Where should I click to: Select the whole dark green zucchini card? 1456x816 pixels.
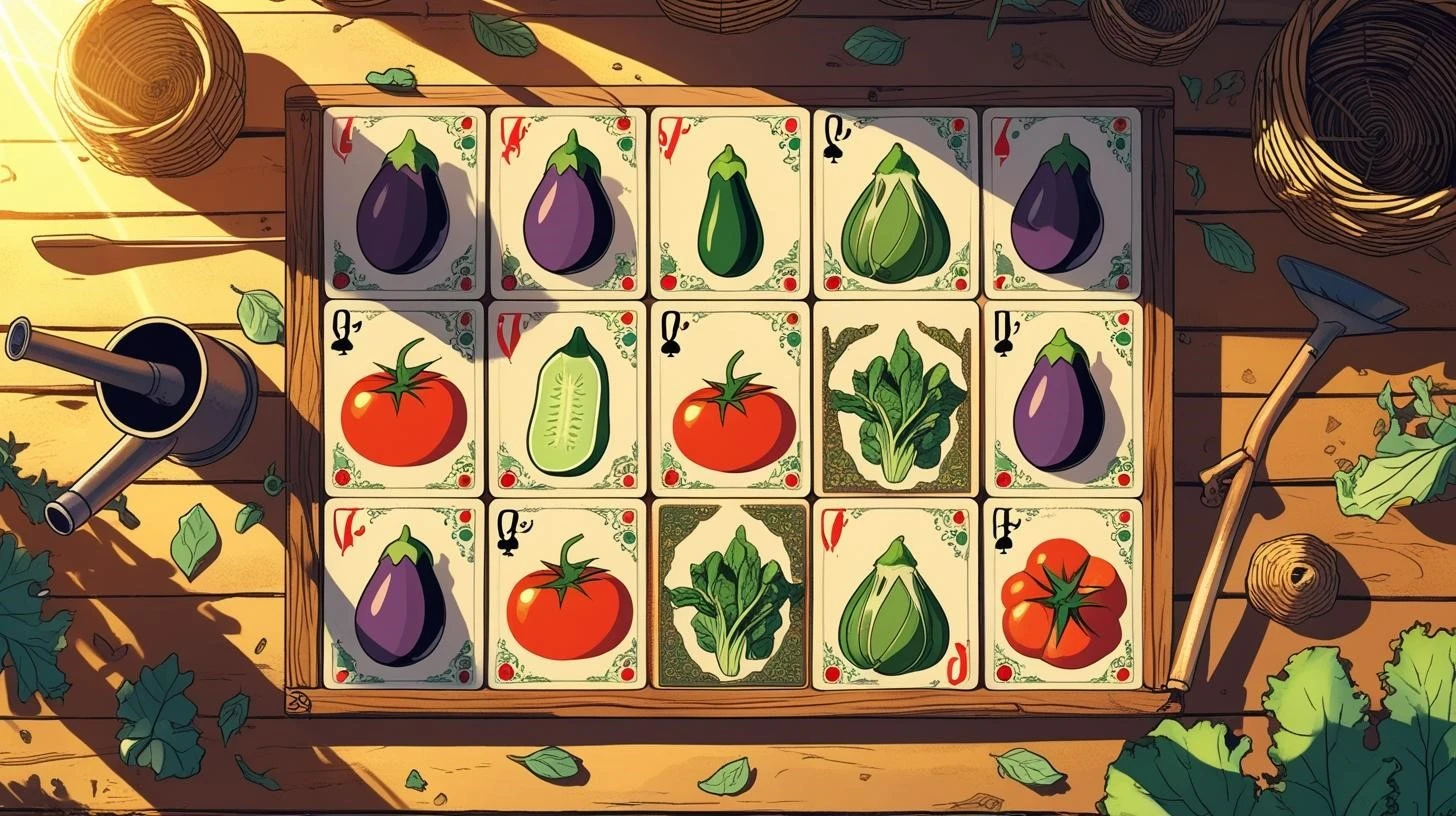click(730, 203)
